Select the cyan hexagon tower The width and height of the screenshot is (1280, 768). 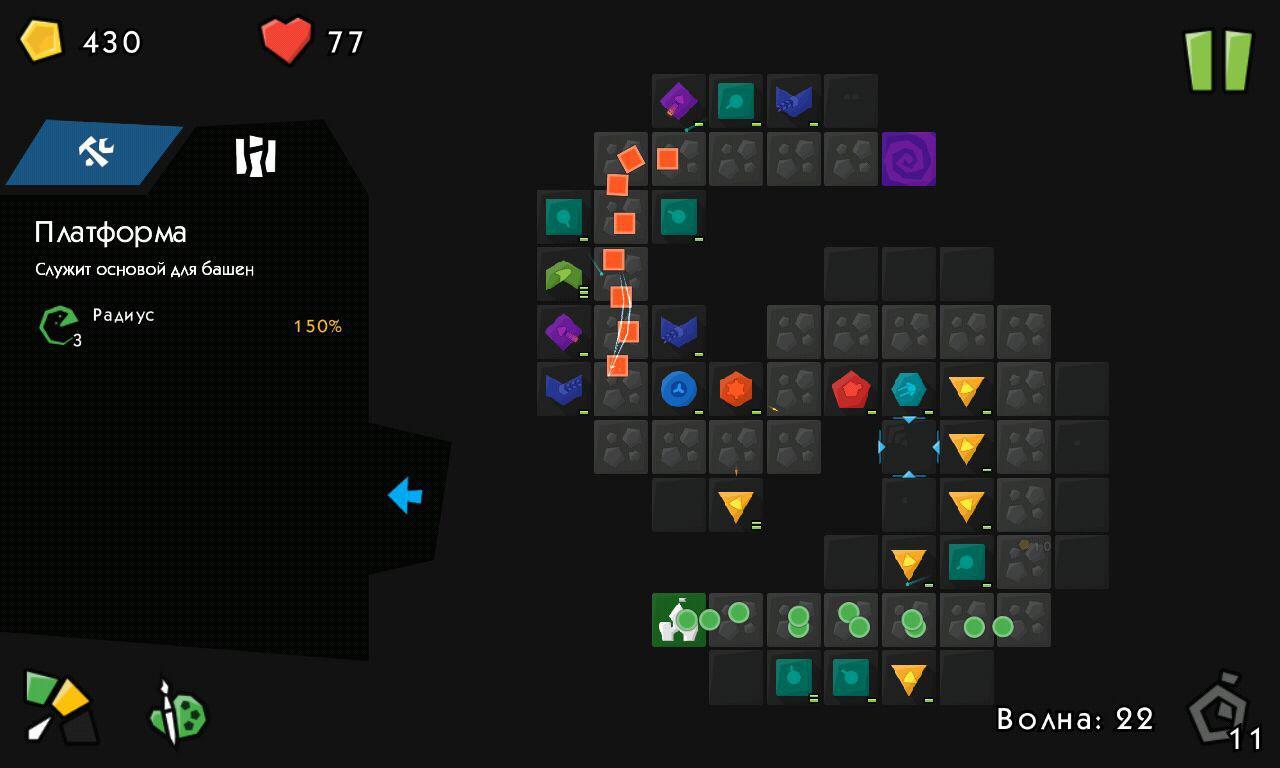(908, 389)
